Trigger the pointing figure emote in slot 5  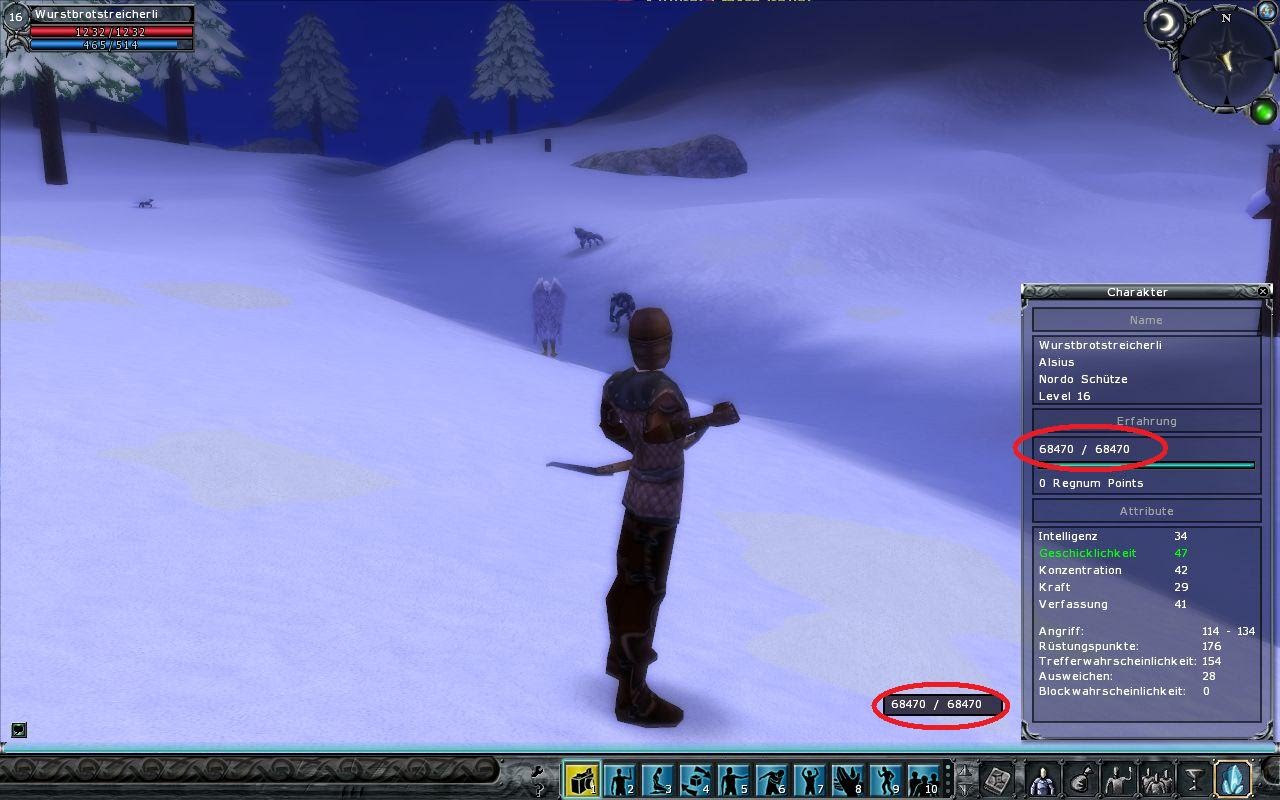coord(733,779)
